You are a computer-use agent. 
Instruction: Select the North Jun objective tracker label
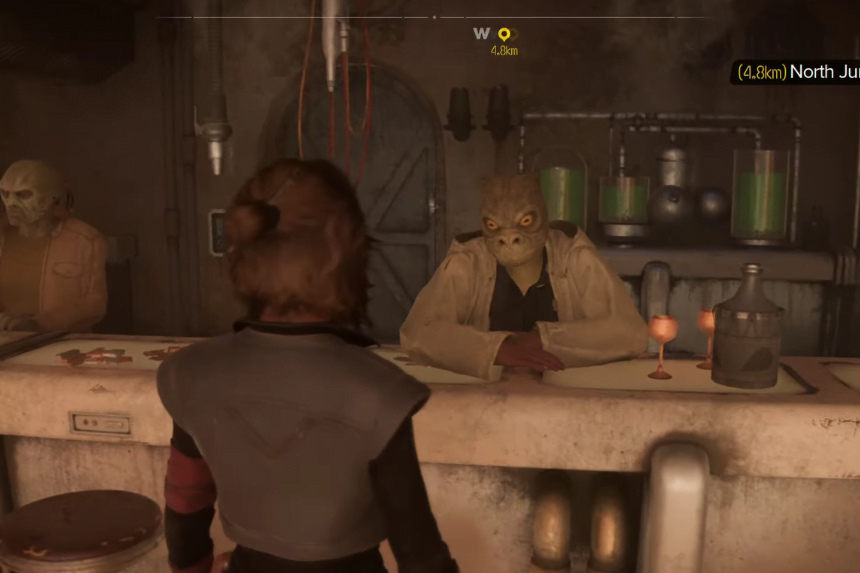pyautogui.click(x=796, y=72)
